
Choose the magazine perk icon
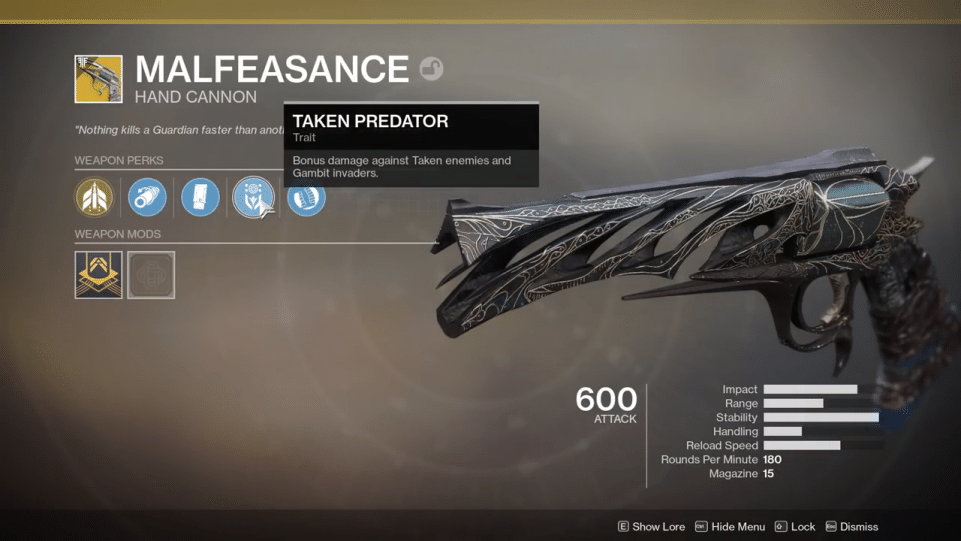[x=200, y=197]
